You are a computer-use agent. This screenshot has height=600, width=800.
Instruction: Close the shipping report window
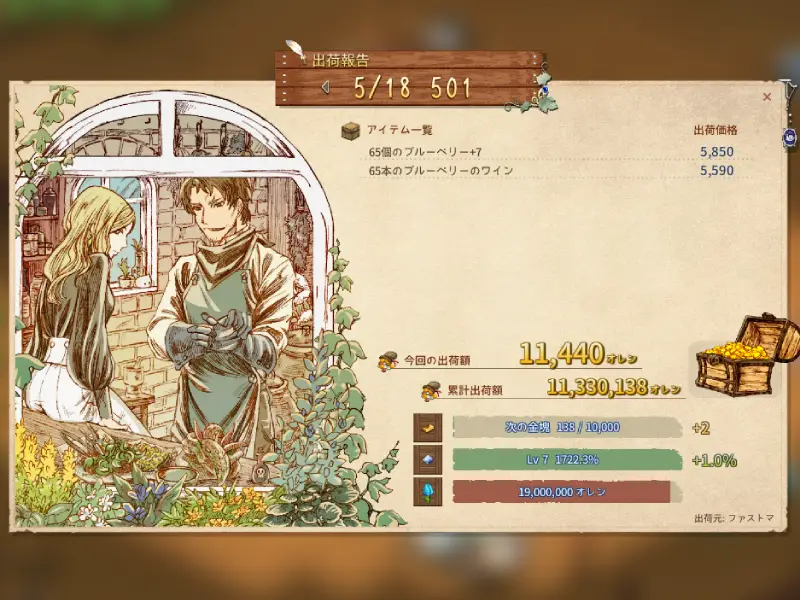[x=767, y=97]
